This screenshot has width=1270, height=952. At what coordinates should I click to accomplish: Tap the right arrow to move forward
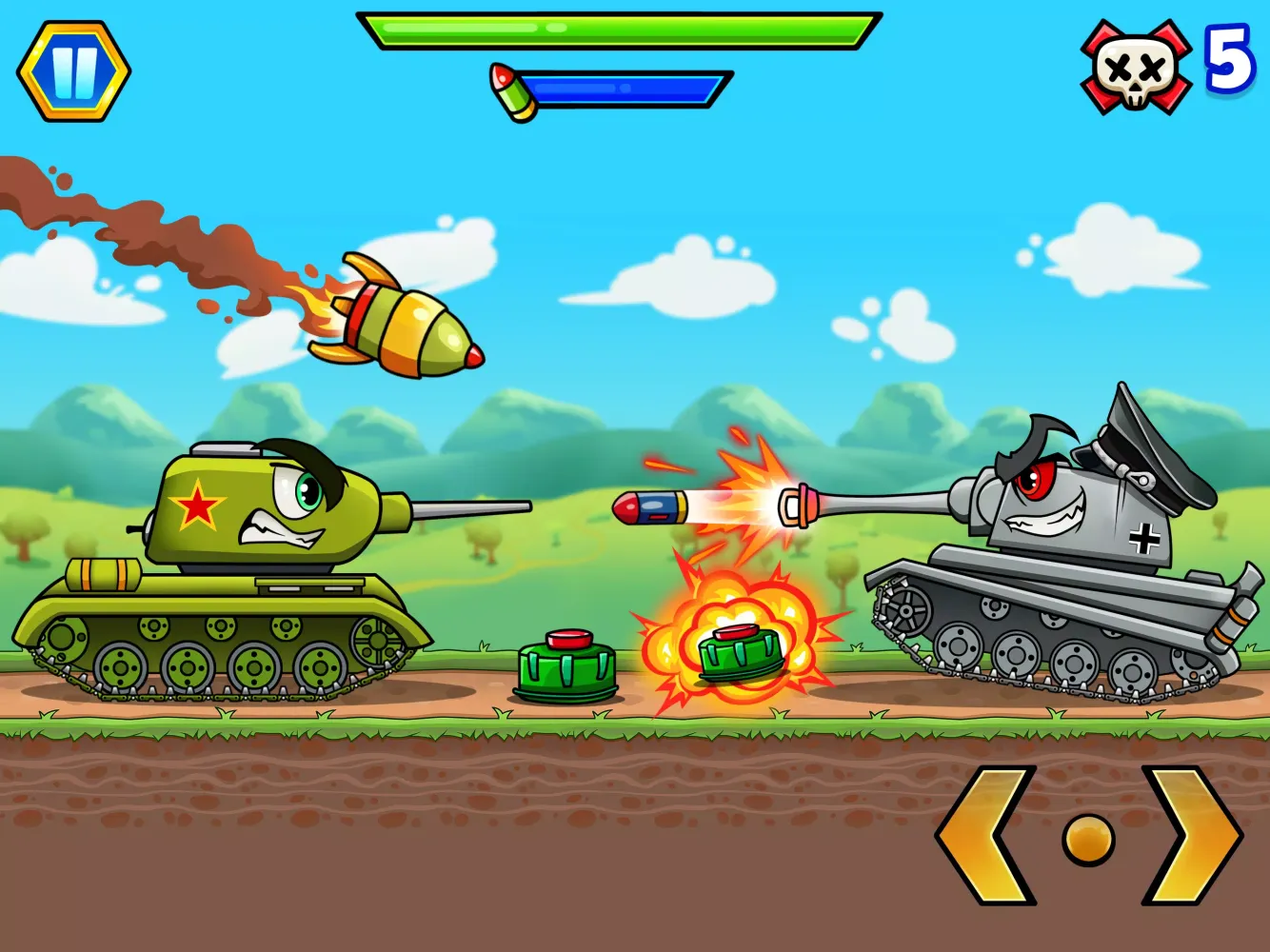coord(1190,835)
